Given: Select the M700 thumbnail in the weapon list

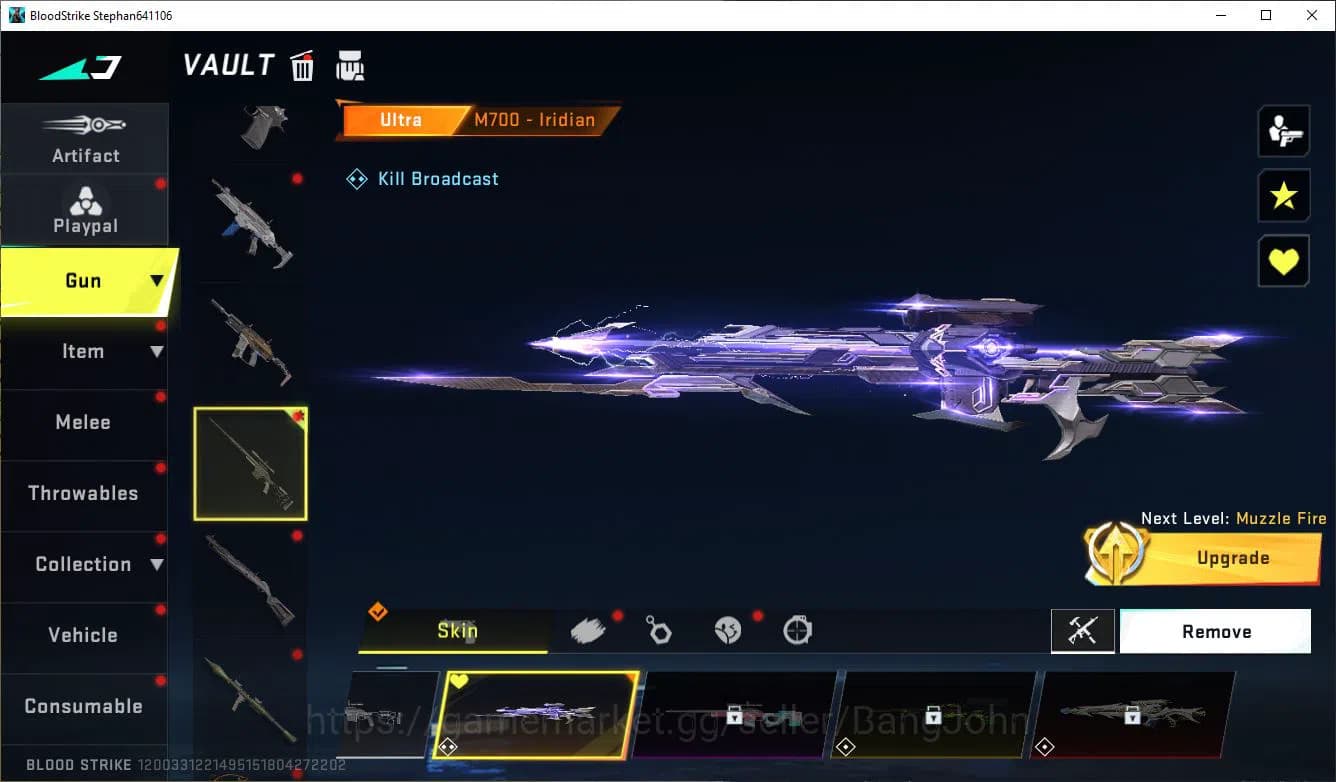Looking at the screenshot, I should [x=250, y=463].
